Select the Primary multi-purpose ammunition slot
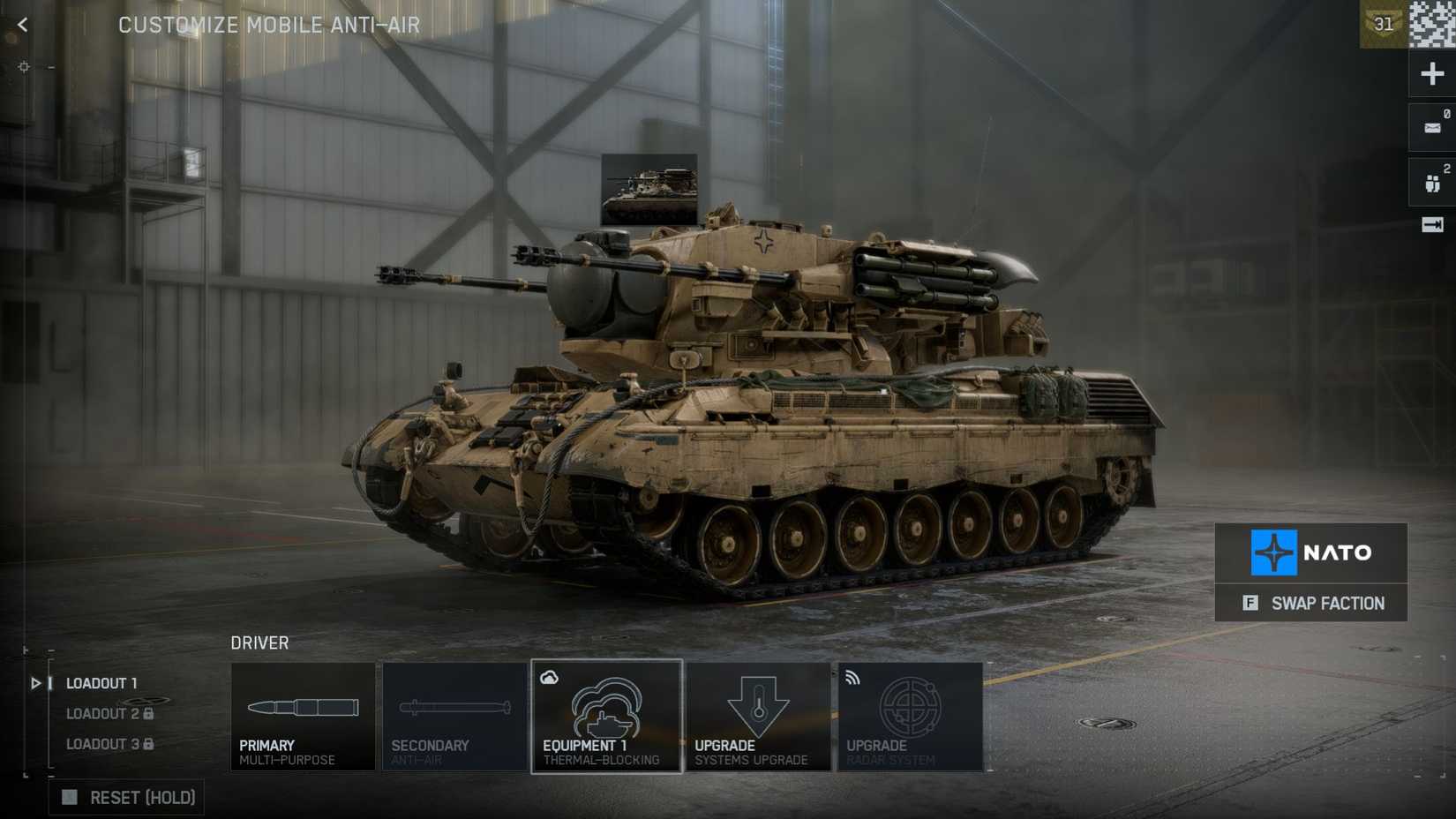The image size is (1456, 819). [x=303, y=717]
